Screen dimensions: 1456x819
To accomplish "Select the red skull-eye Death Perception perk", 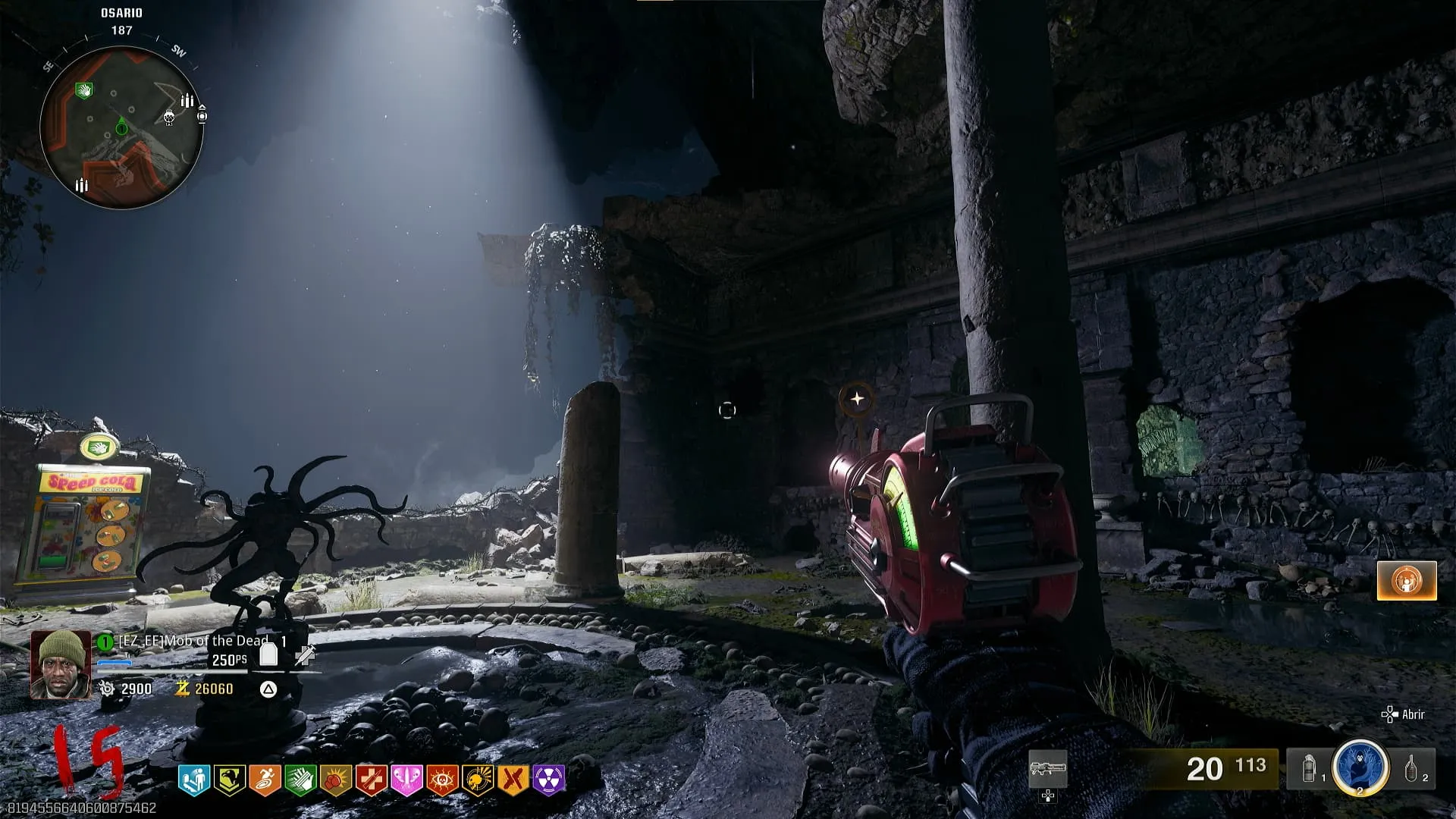I will click(443, 780).
